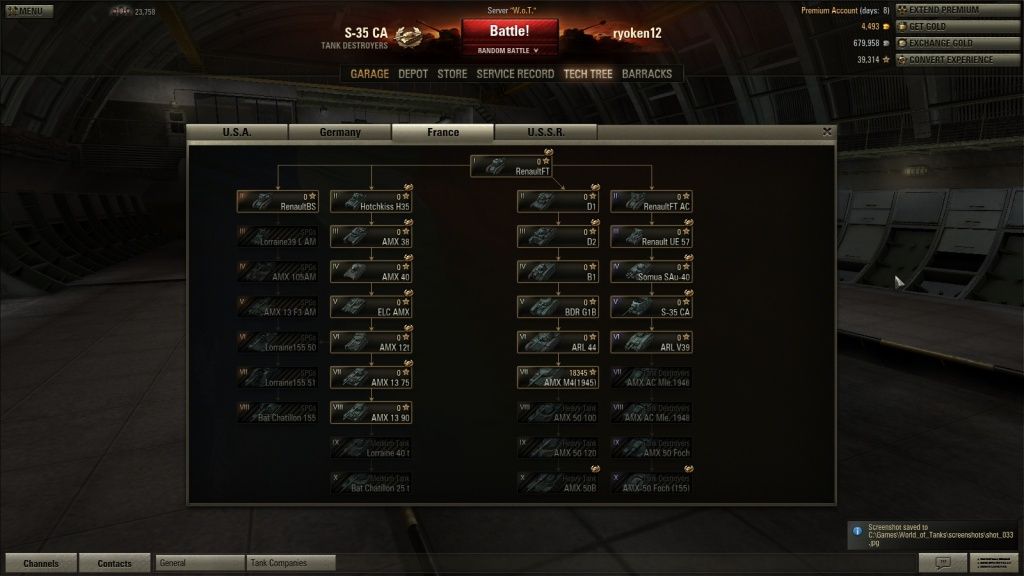Select the RenaultFT root tank node

511,166
